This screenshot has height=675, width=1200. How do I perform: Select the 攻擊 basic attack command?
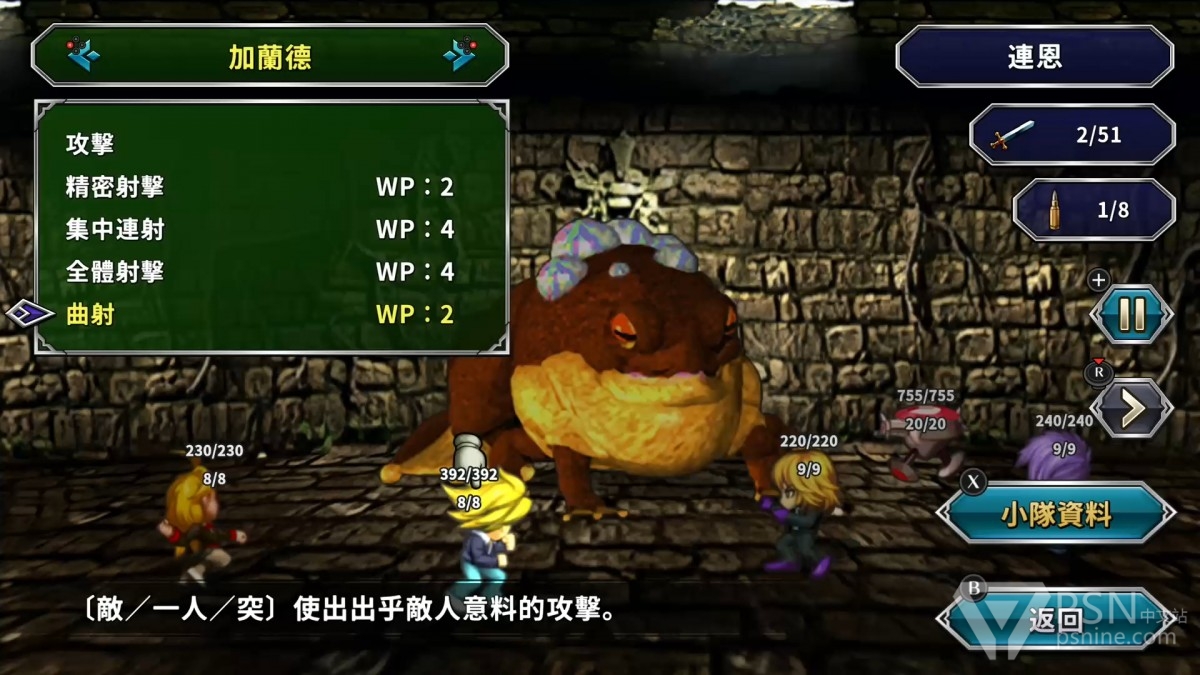[90, 144]
